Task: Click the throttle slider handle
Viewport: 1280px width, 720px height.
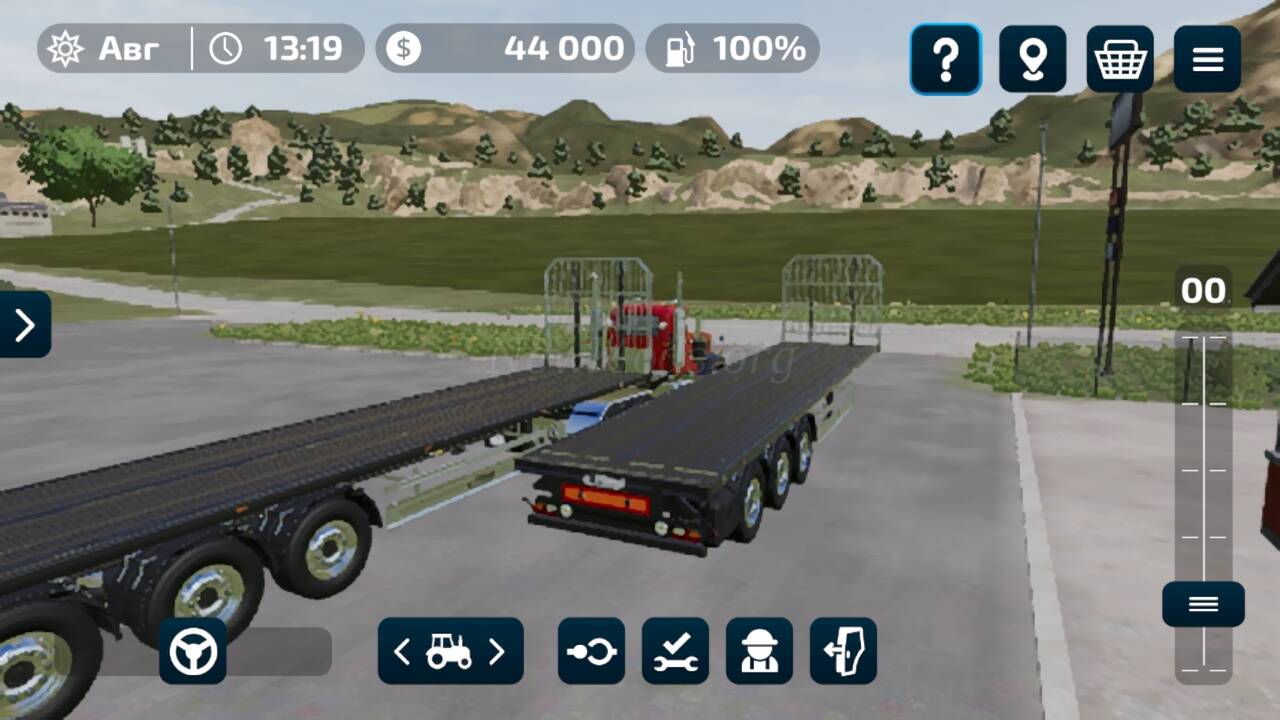Action: point(1203,604)
